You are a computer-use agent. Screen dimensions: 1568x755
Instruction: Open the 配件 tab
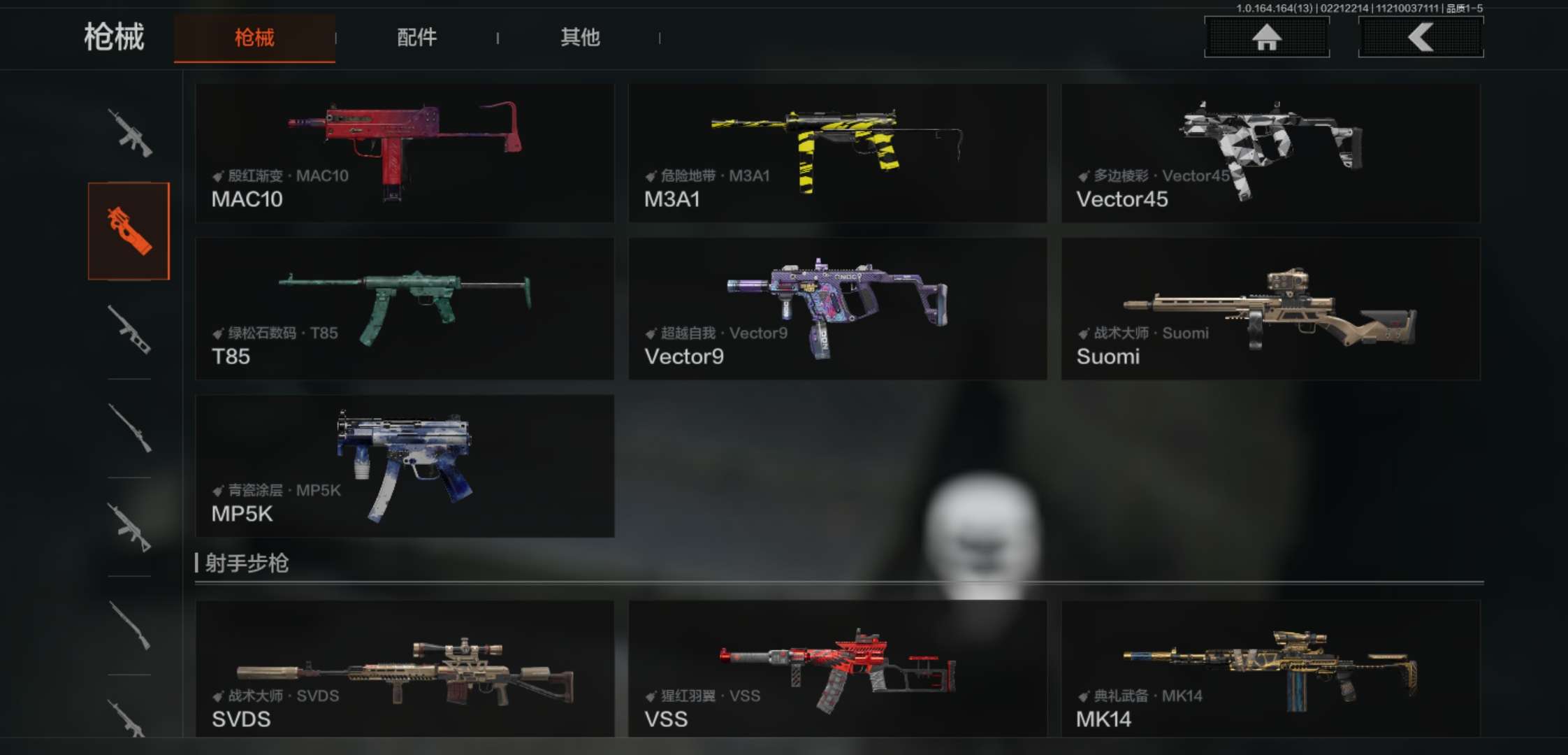tap(416, 38)
